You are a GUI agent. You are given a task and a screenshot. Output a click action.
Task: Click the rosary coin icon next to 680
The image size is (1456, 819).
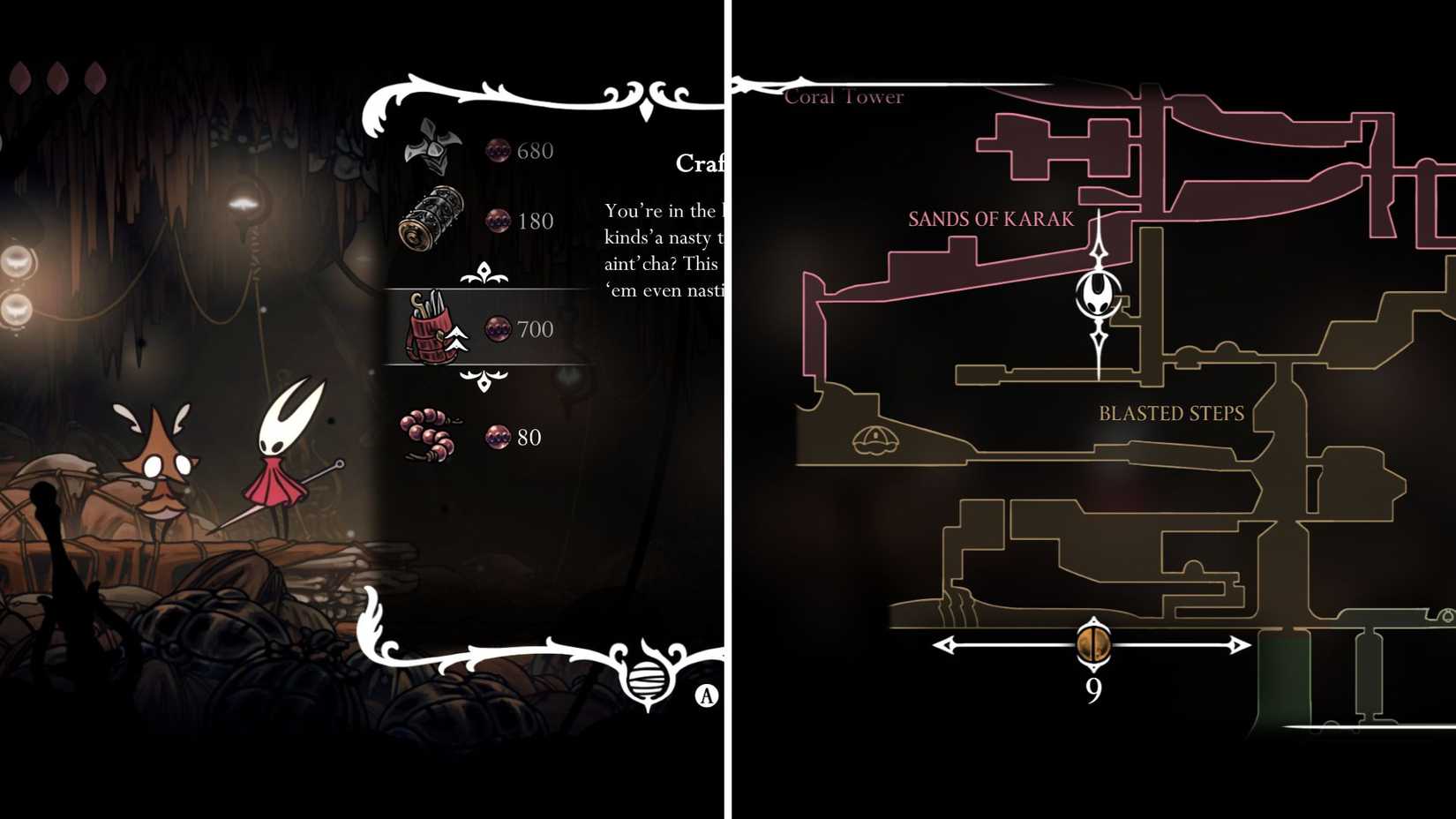pos(496,151)
